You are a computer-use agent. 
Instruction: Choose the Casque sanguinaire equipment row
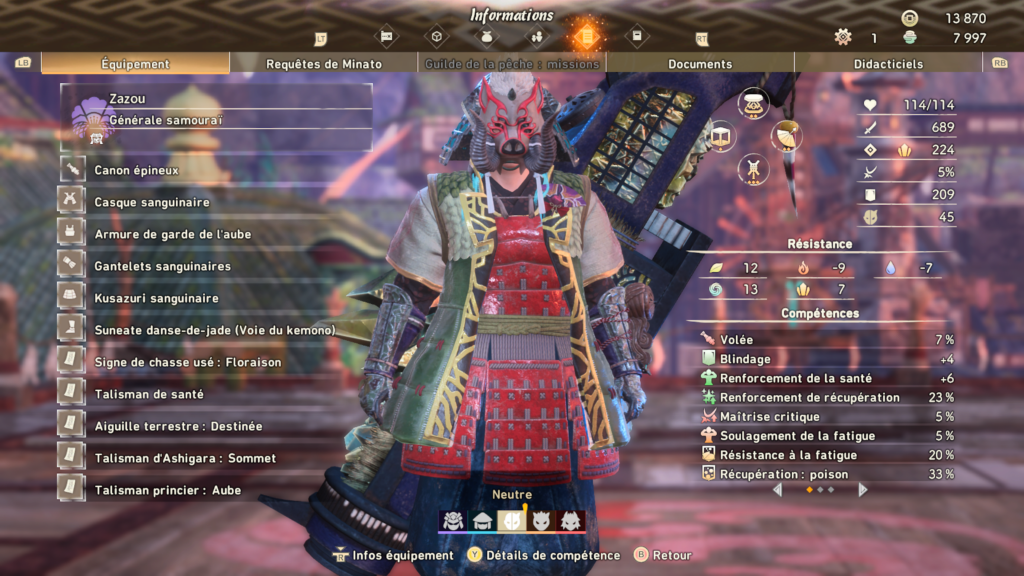(152, 202)
